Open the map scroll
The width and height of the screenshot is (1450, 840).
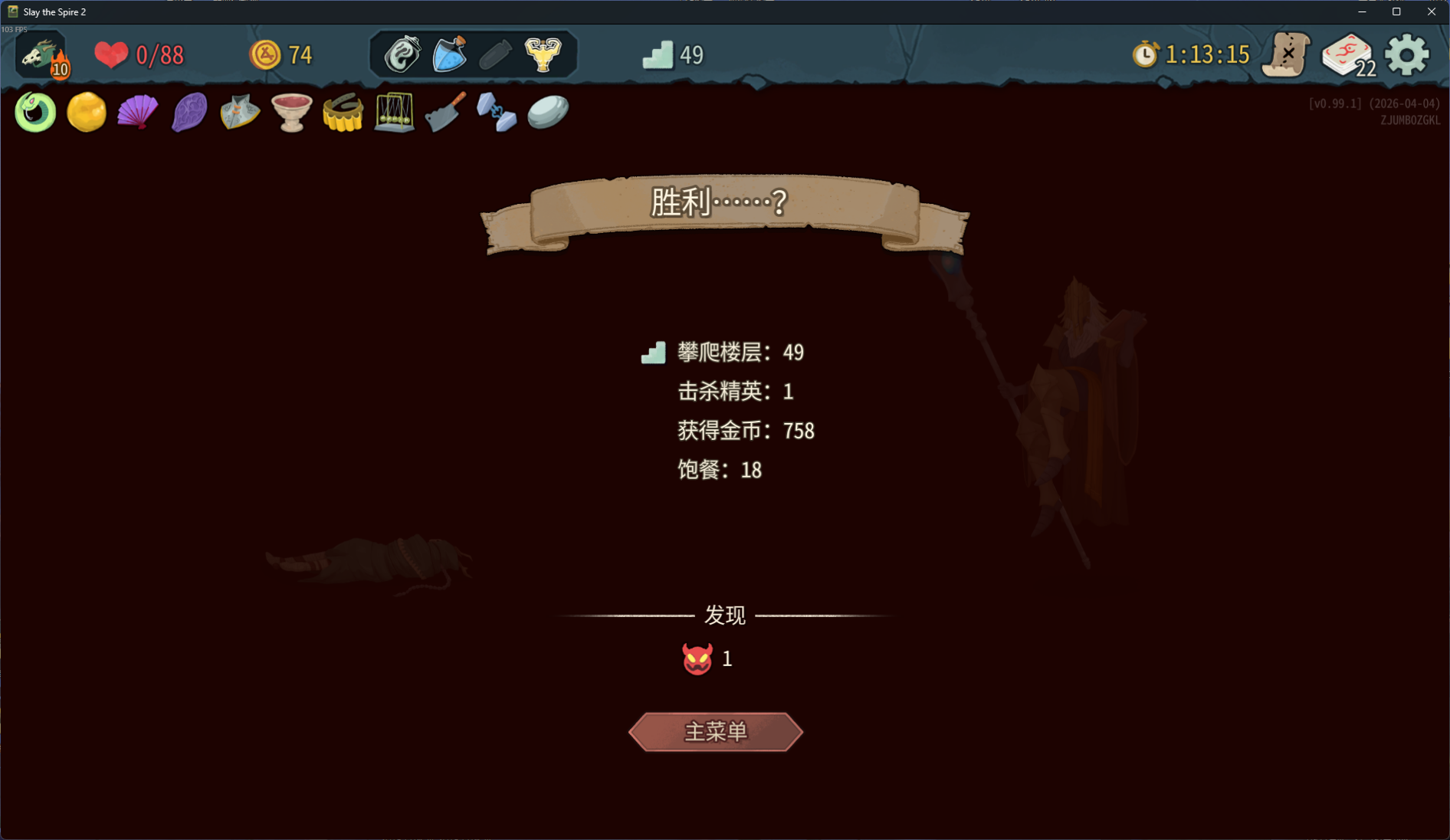pyautogui.click(x=1287, y=55)
